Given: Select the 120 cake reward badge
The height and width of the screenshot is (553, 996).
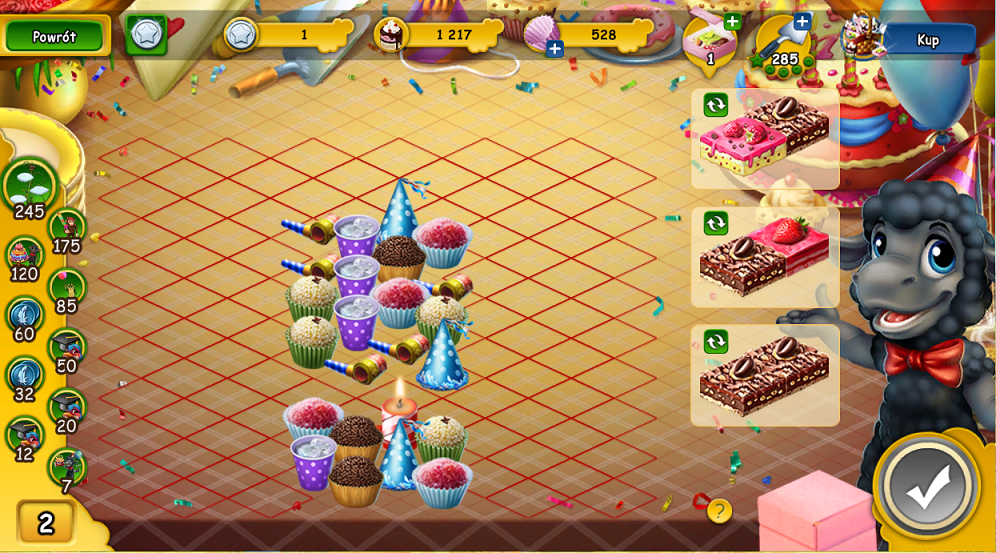Looking at the screenshot, I should (x=24, y=254).
